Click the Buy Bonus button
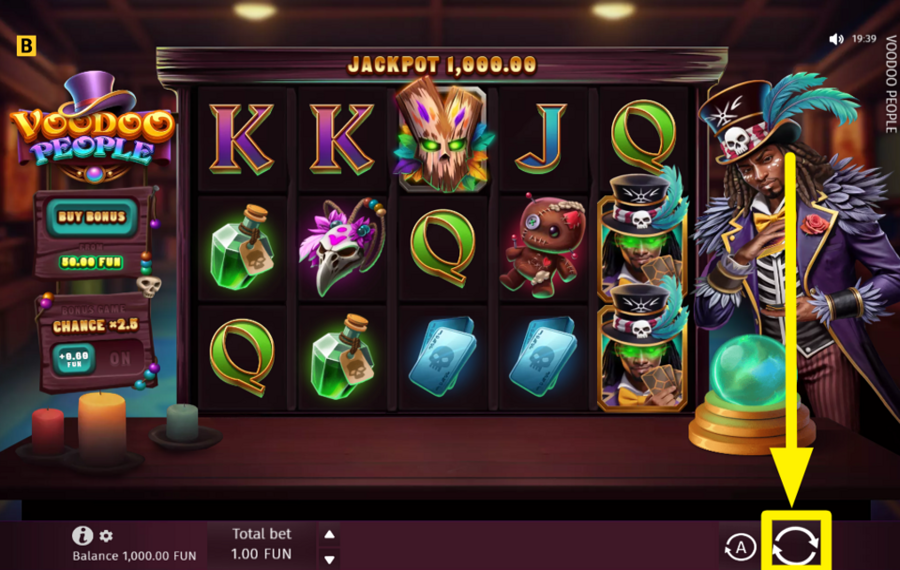Viewport: 900px width, 570px height. (92, 216)
